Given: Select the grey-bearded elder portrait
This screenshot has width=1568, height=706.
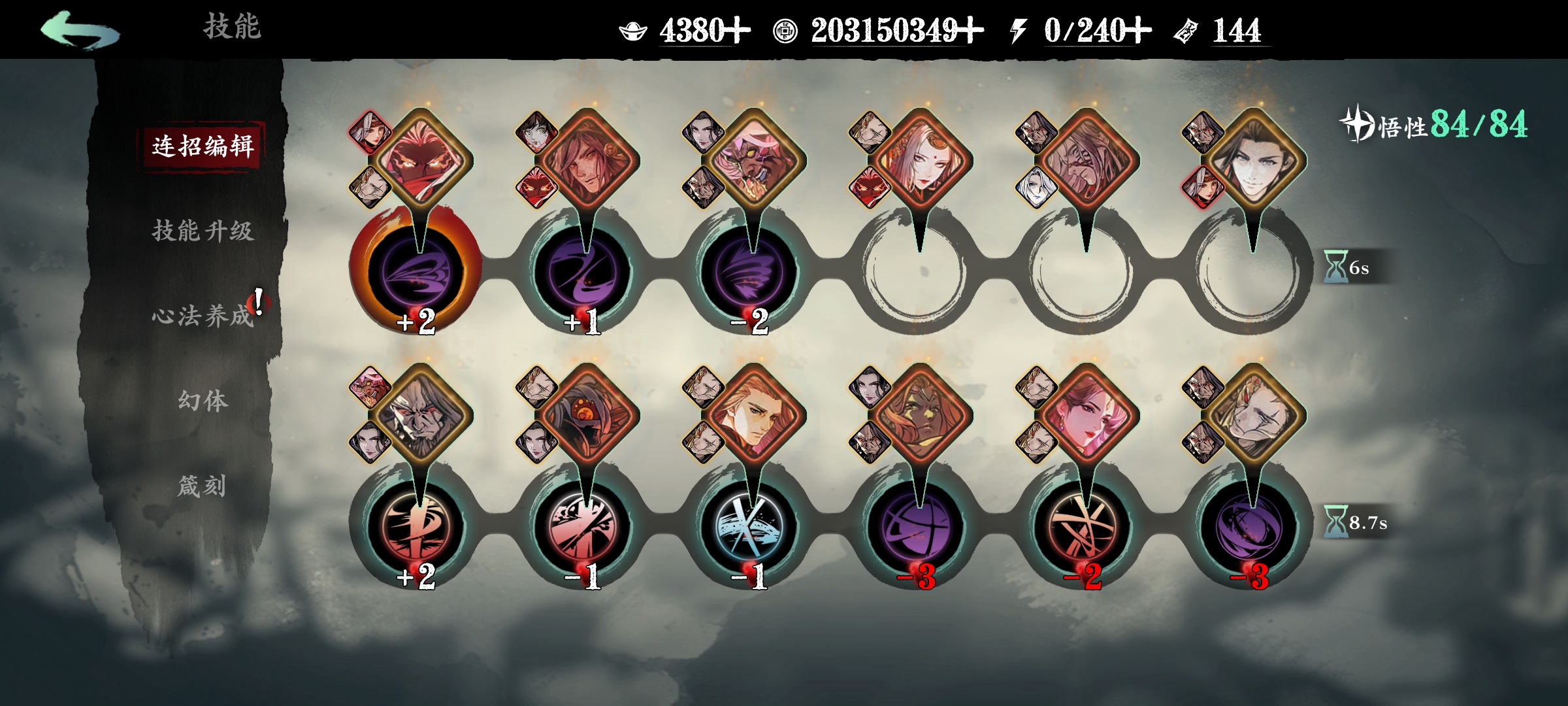Looking at the screenshot, I should tap(420, 415).
